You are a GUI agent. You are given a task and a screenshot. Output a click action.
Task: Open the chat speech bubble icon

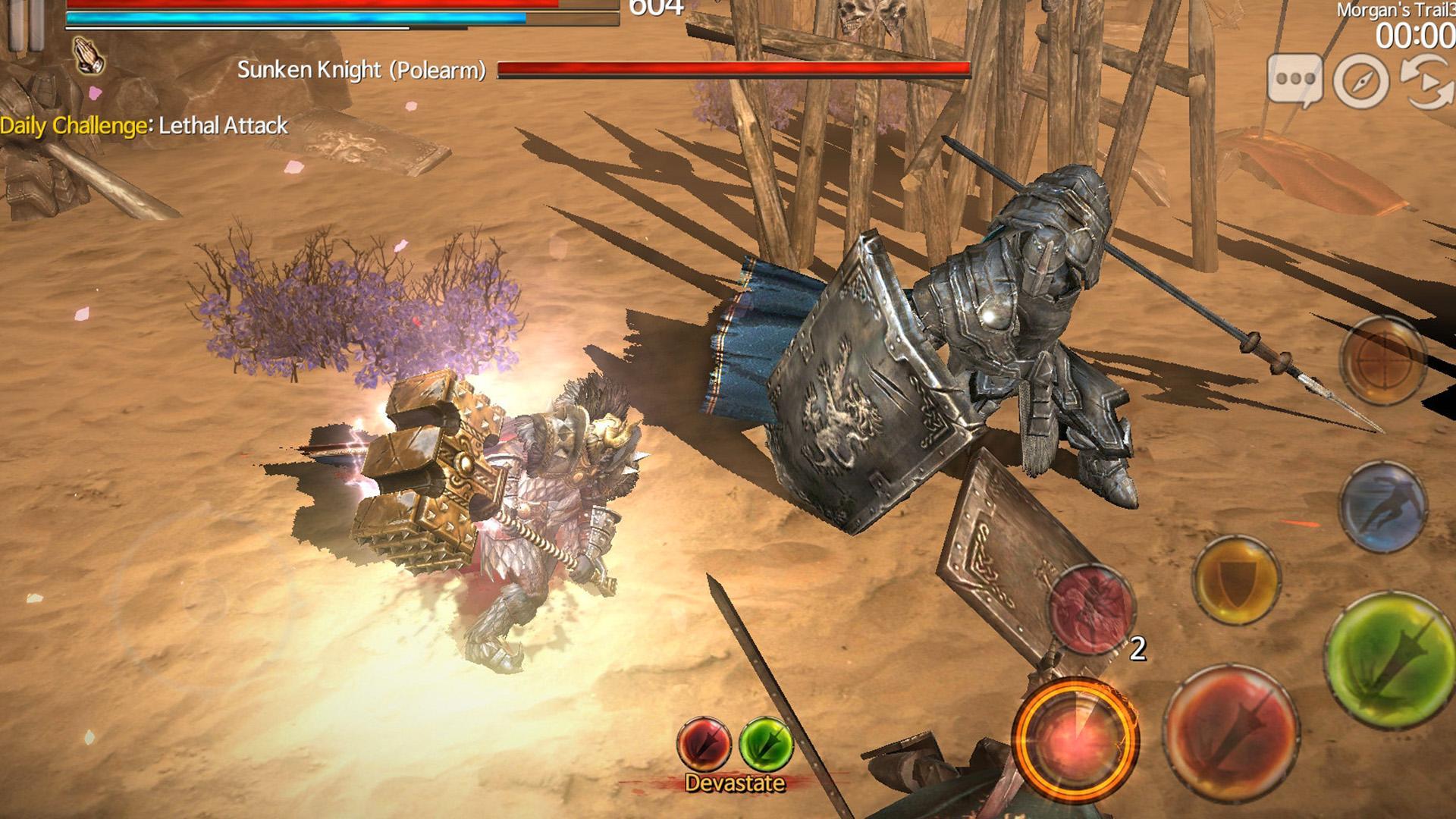(1294, 76)
